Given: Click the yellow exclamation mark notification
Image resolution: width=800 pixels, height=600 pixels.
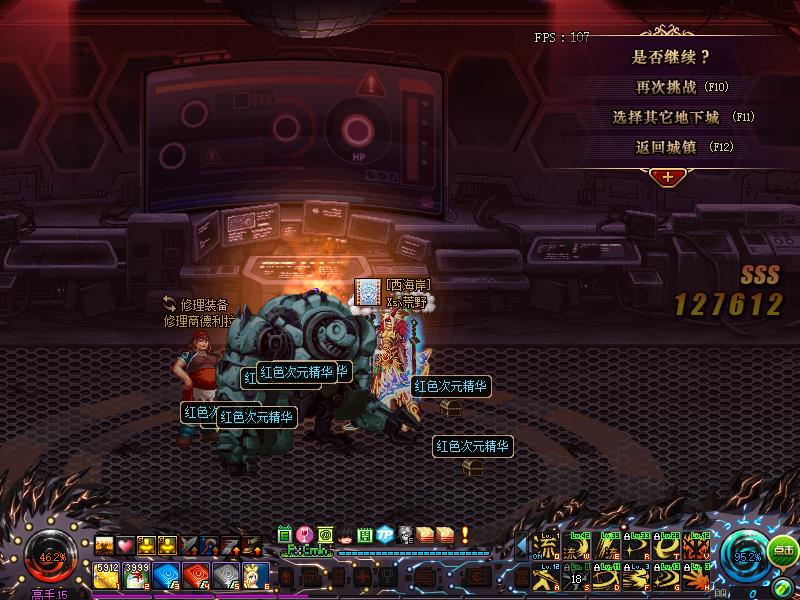Looking at the screenshot, I should click(465, 534).
